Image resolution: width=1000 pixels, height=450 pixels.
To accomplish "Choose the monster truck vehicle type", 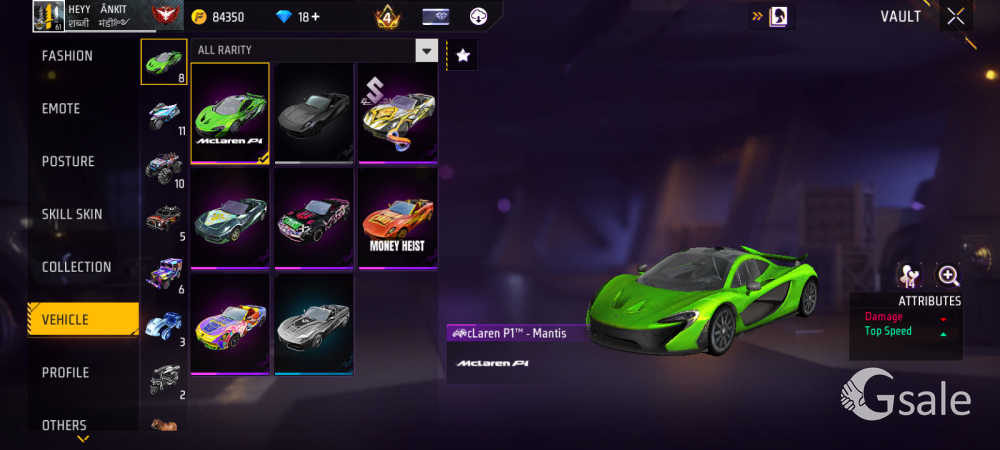I will coord(163,166).
